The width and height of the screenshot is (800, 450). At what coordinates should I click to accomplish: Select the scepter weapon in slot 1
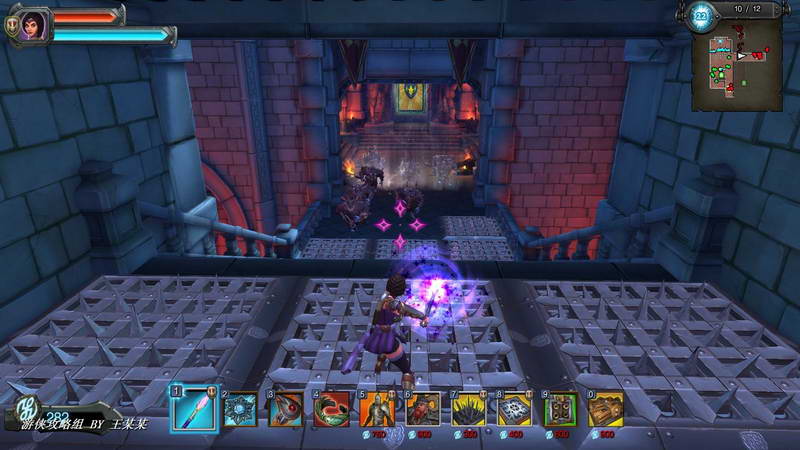coord(193,409)
